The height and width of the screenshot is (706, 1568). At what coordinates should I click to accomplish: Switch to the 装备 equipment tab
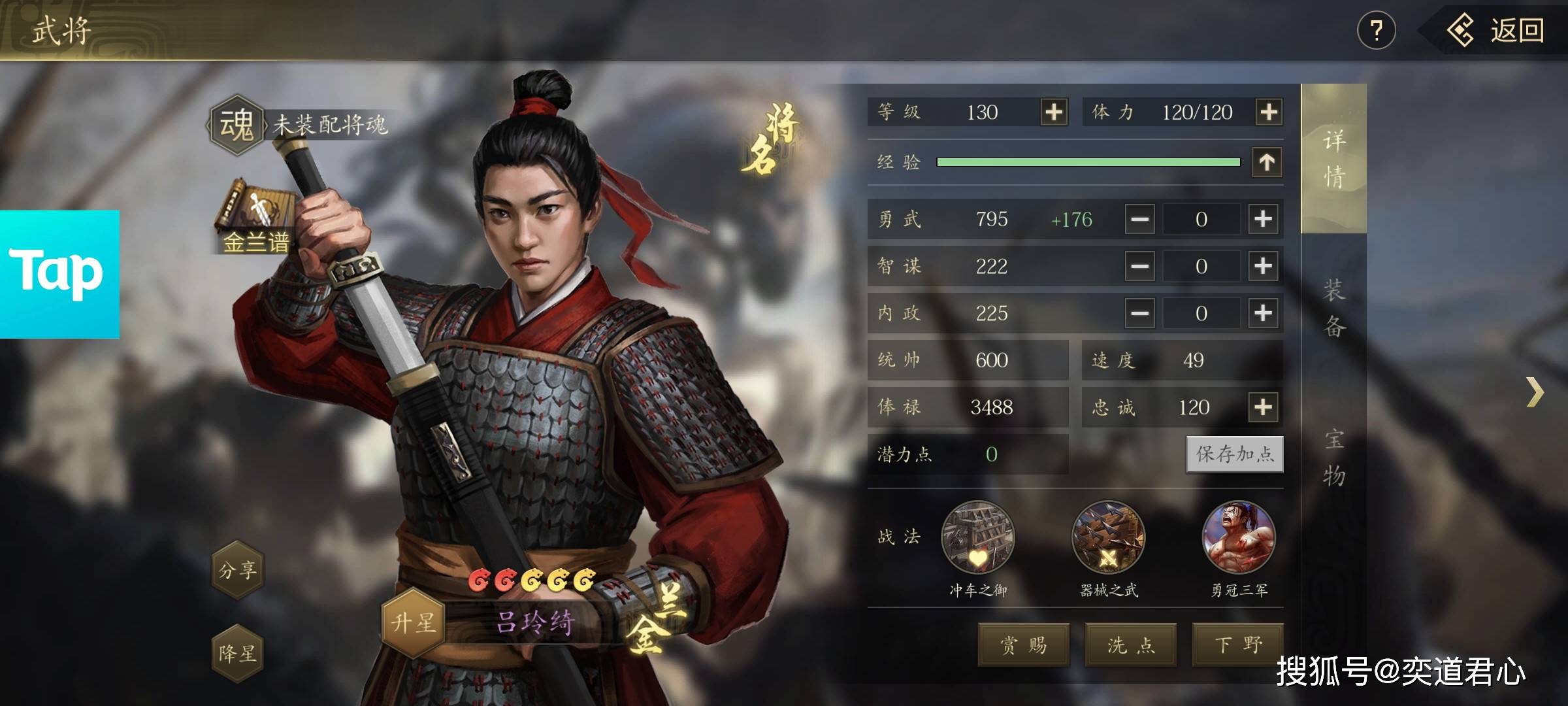click(1333, 308)
